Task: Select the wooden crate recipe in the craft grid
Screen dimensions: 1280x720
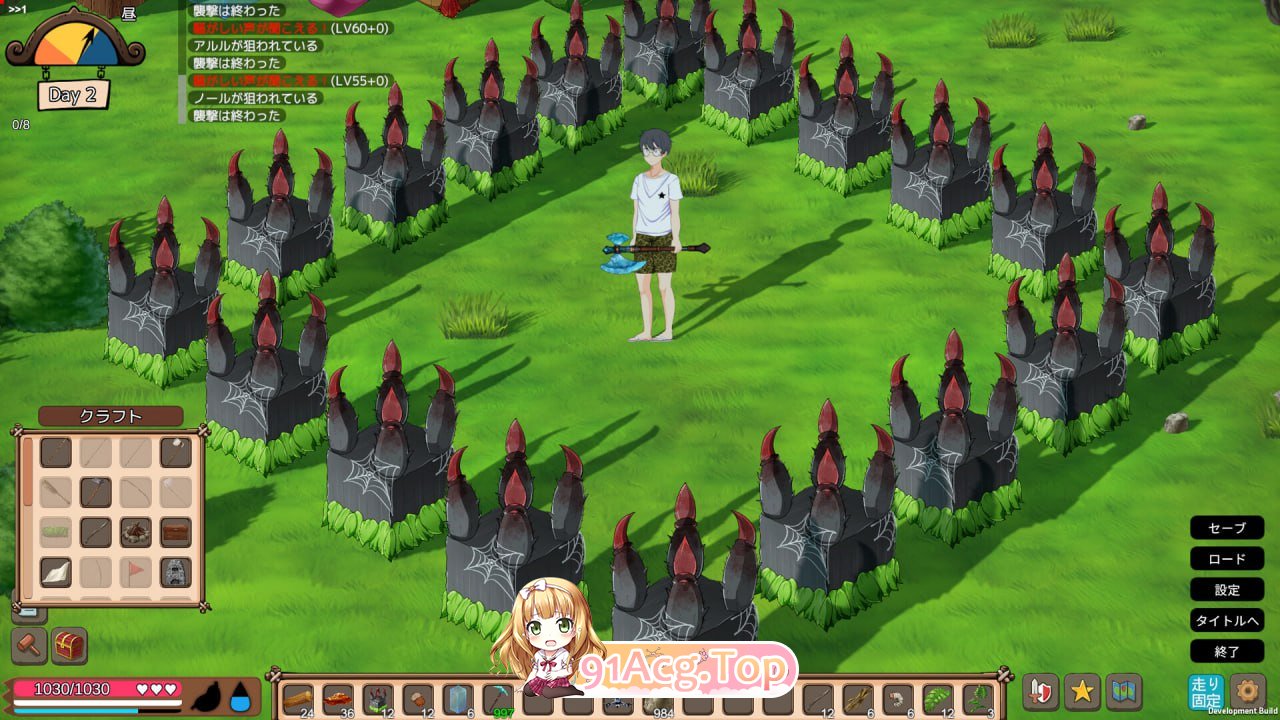Action: coord(176,532)
